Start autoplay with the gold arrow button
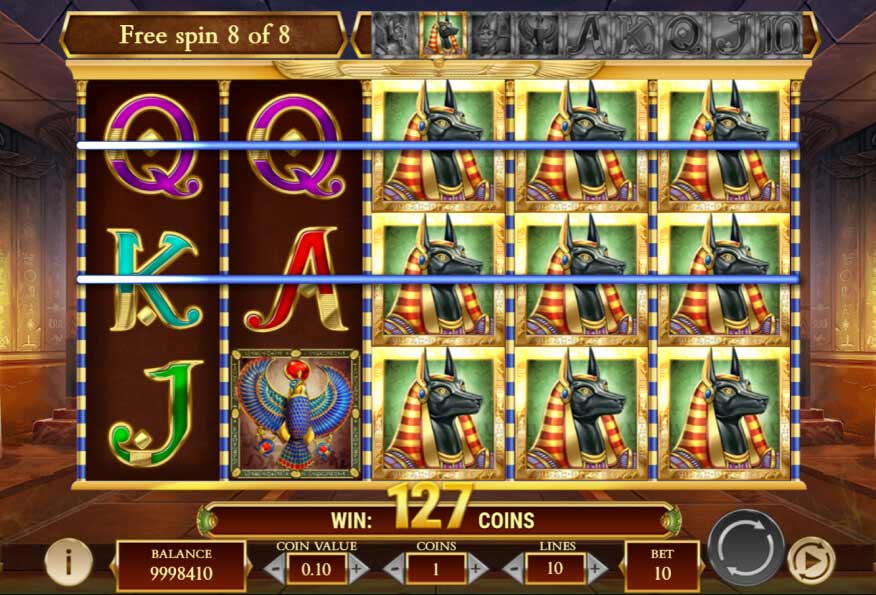The width and height of the screenshot is (876, 595). pyautogui.click(x=811, y=561)
